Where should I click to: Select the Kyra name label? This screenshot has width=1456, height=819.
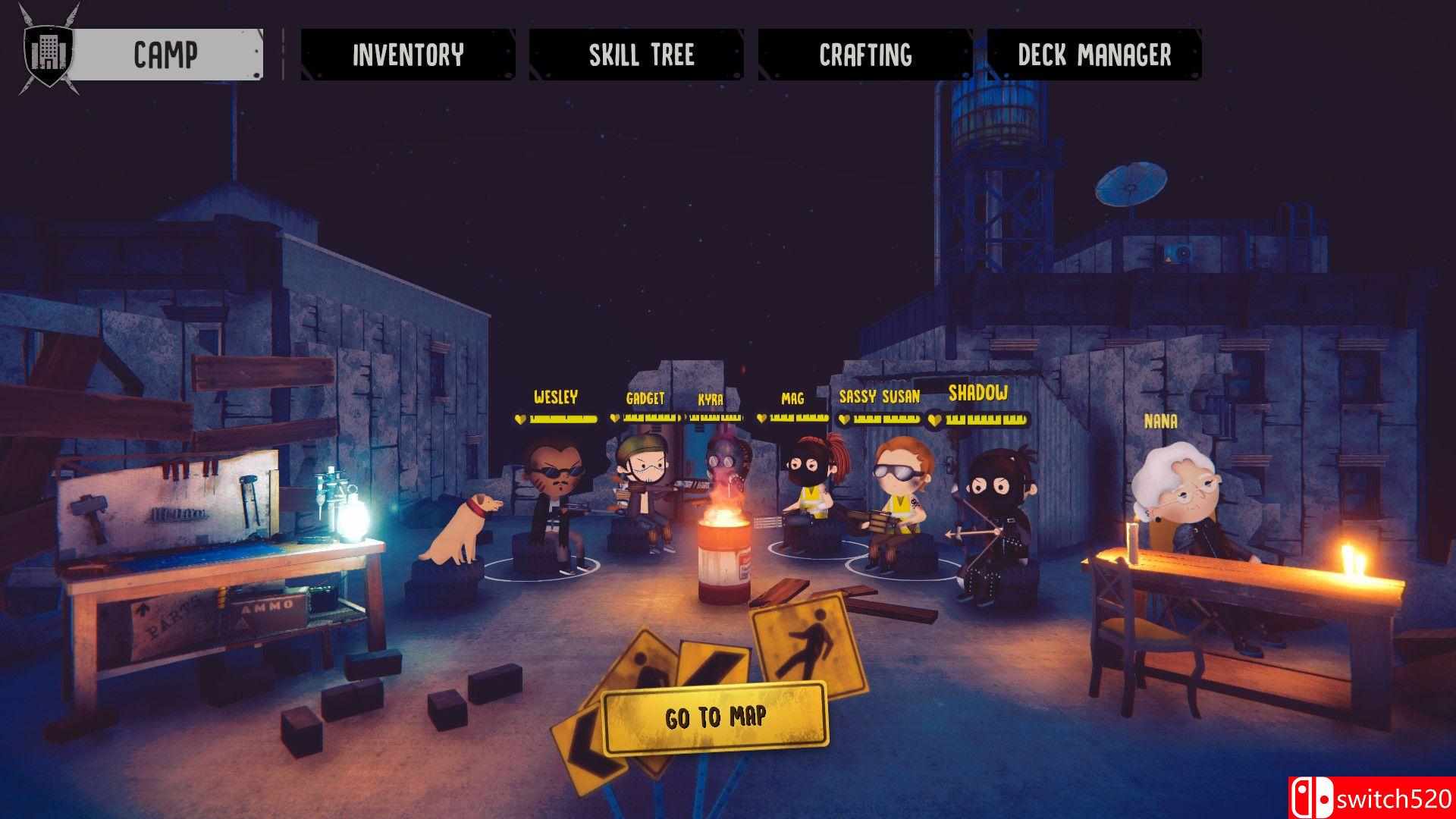[x=711, y=399]
